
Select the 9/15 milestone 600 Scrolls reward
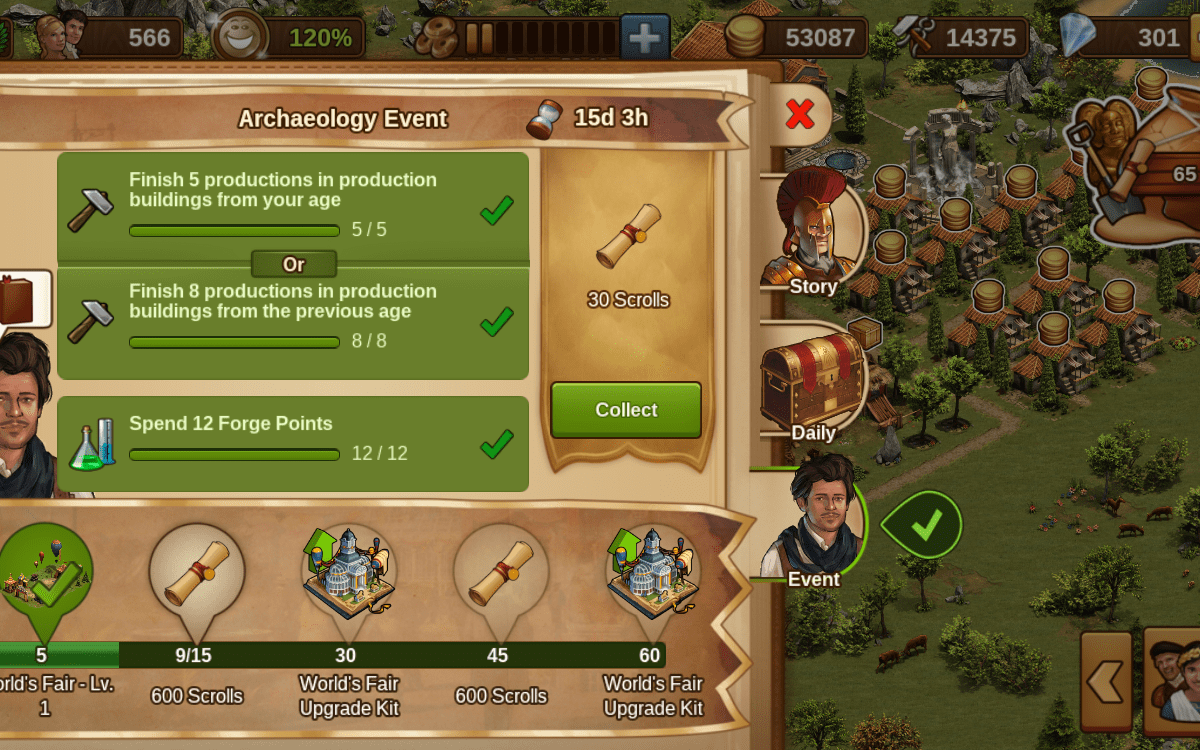(x=196, y=575)
